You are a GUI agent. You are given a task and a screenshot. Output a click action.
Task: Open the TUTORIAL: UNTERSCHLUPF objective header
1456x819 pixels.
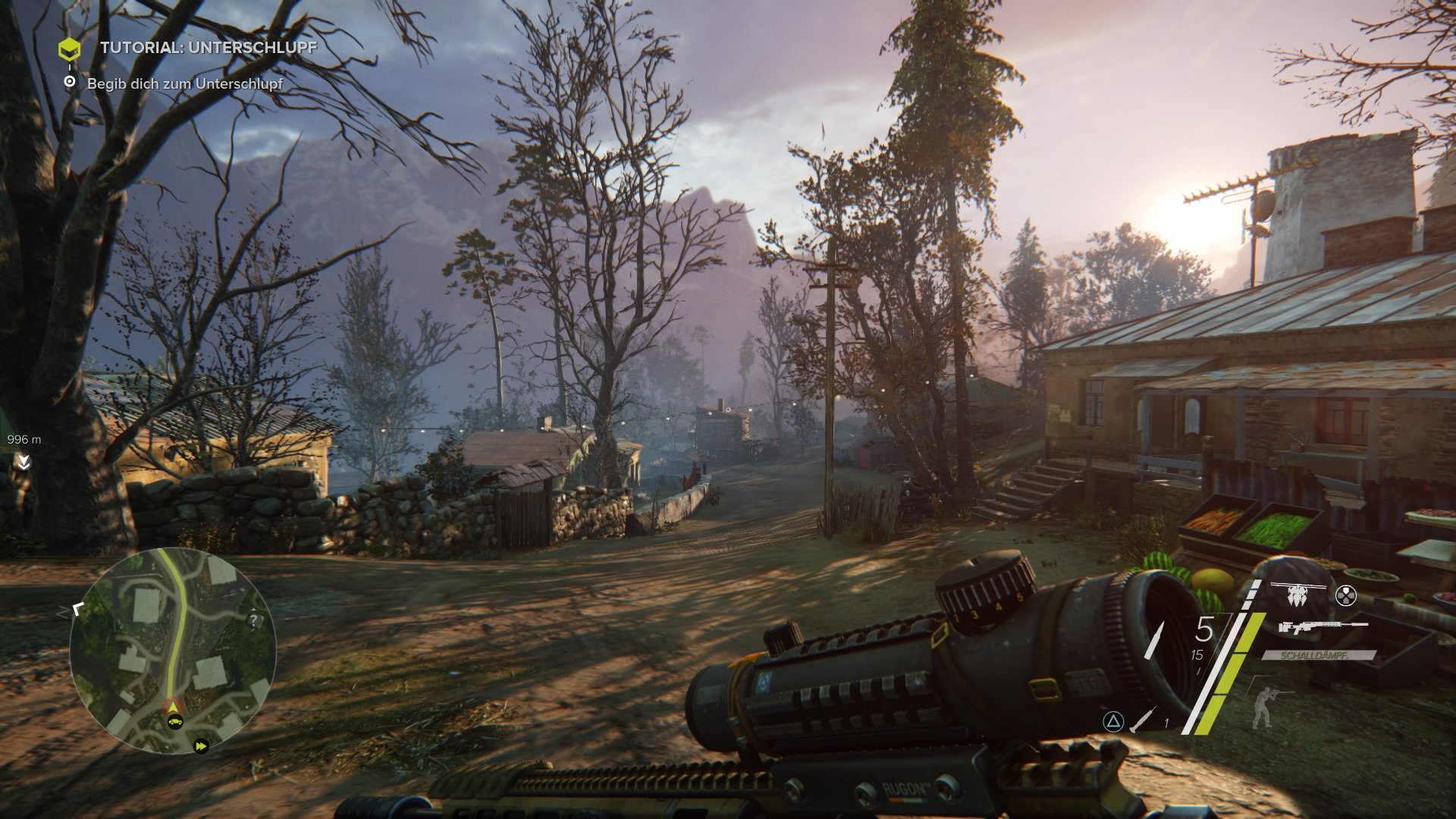[x=206, y=52]
